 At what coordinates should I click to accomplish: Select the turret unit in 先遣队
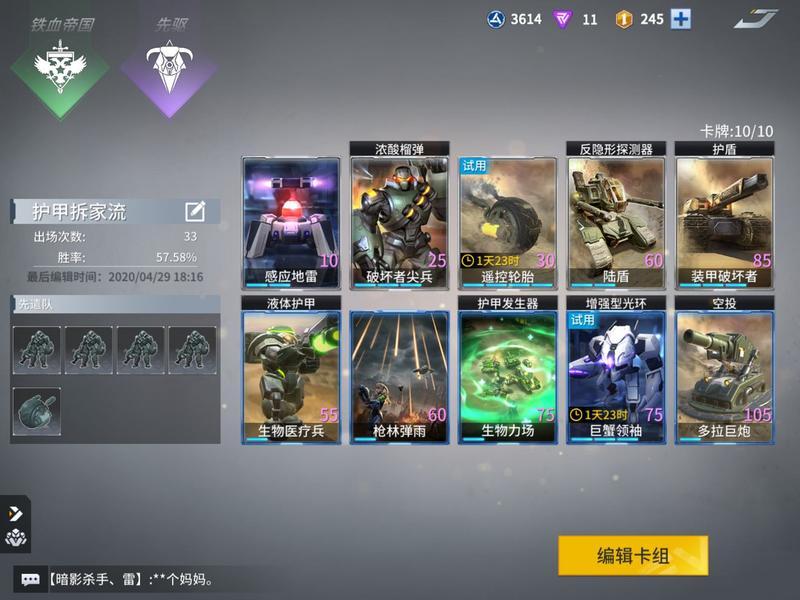pyautogui.click(x=37, y=411)
